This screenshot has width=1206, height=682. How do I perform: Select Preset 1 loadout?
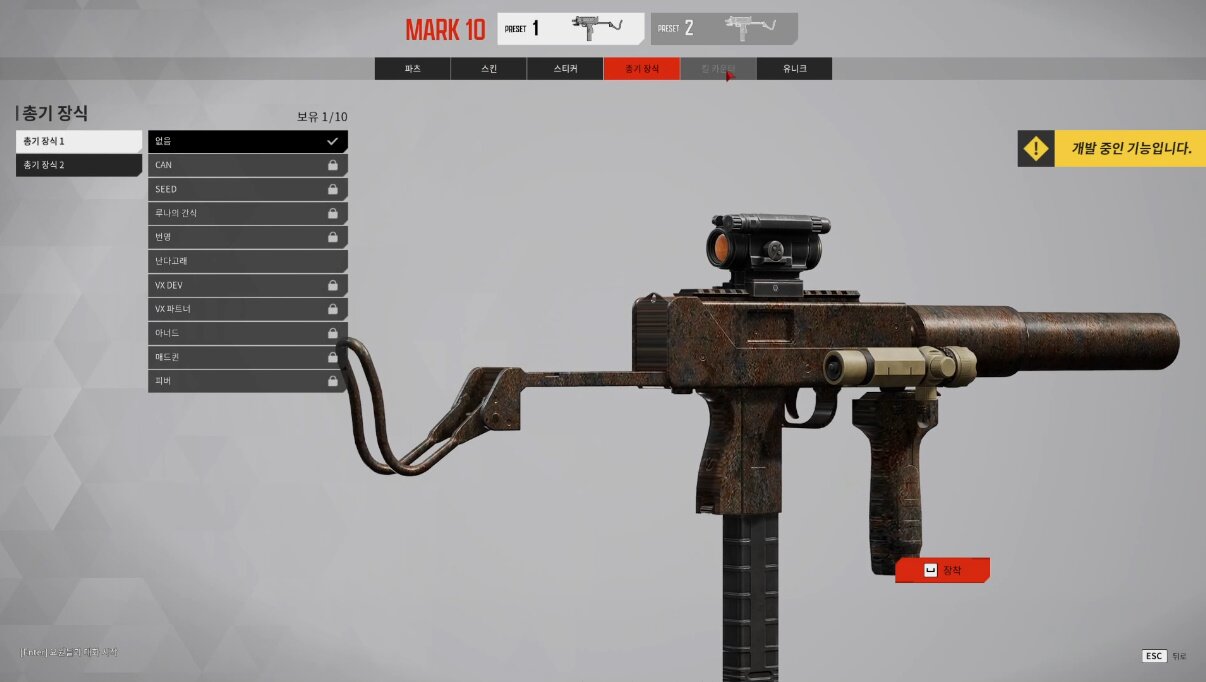pos(570,29)
